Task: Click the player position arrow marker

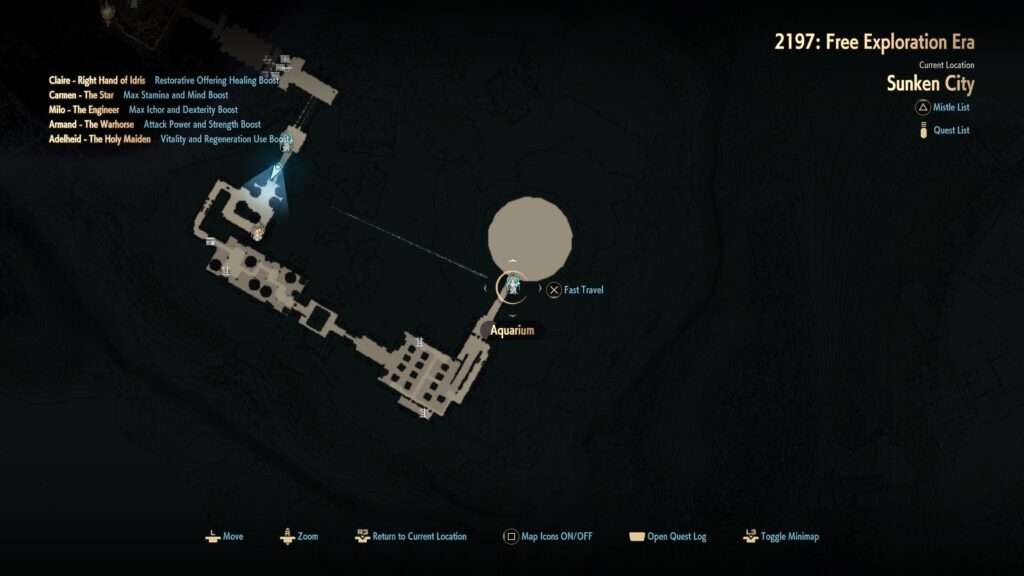Action: point(278,167)
